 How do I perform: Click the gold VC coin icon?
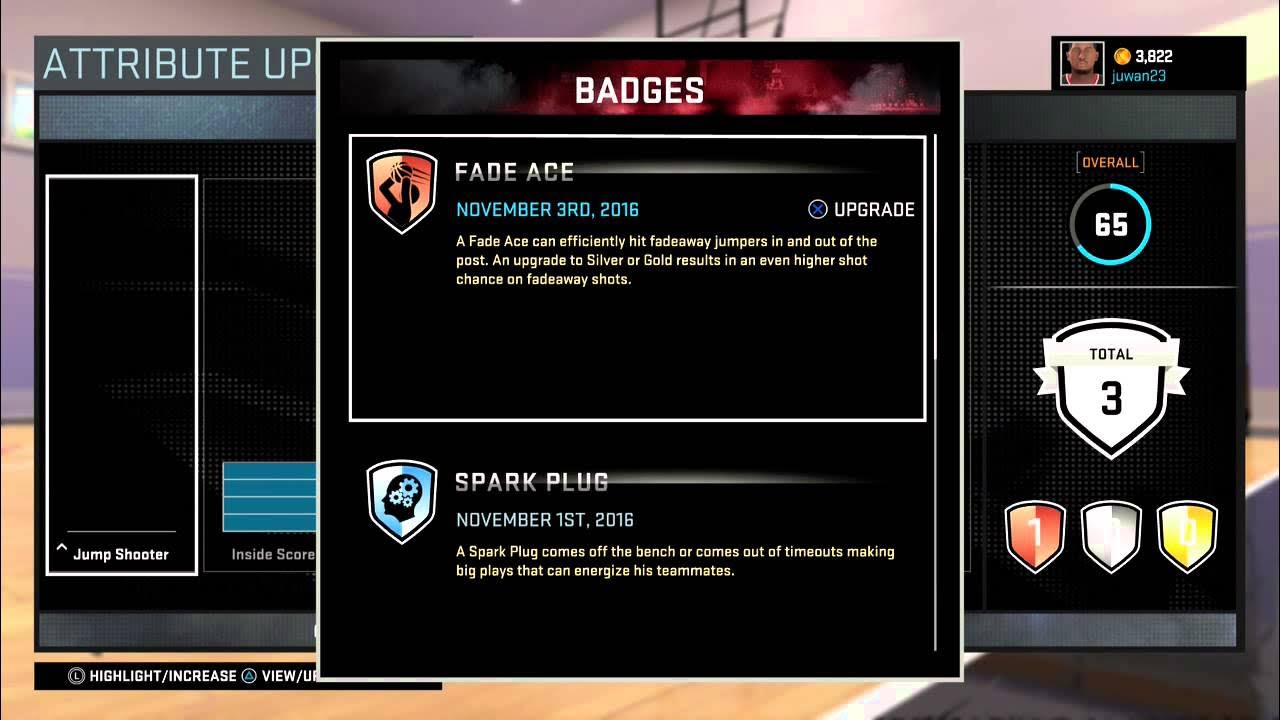tap(1121, 57)
